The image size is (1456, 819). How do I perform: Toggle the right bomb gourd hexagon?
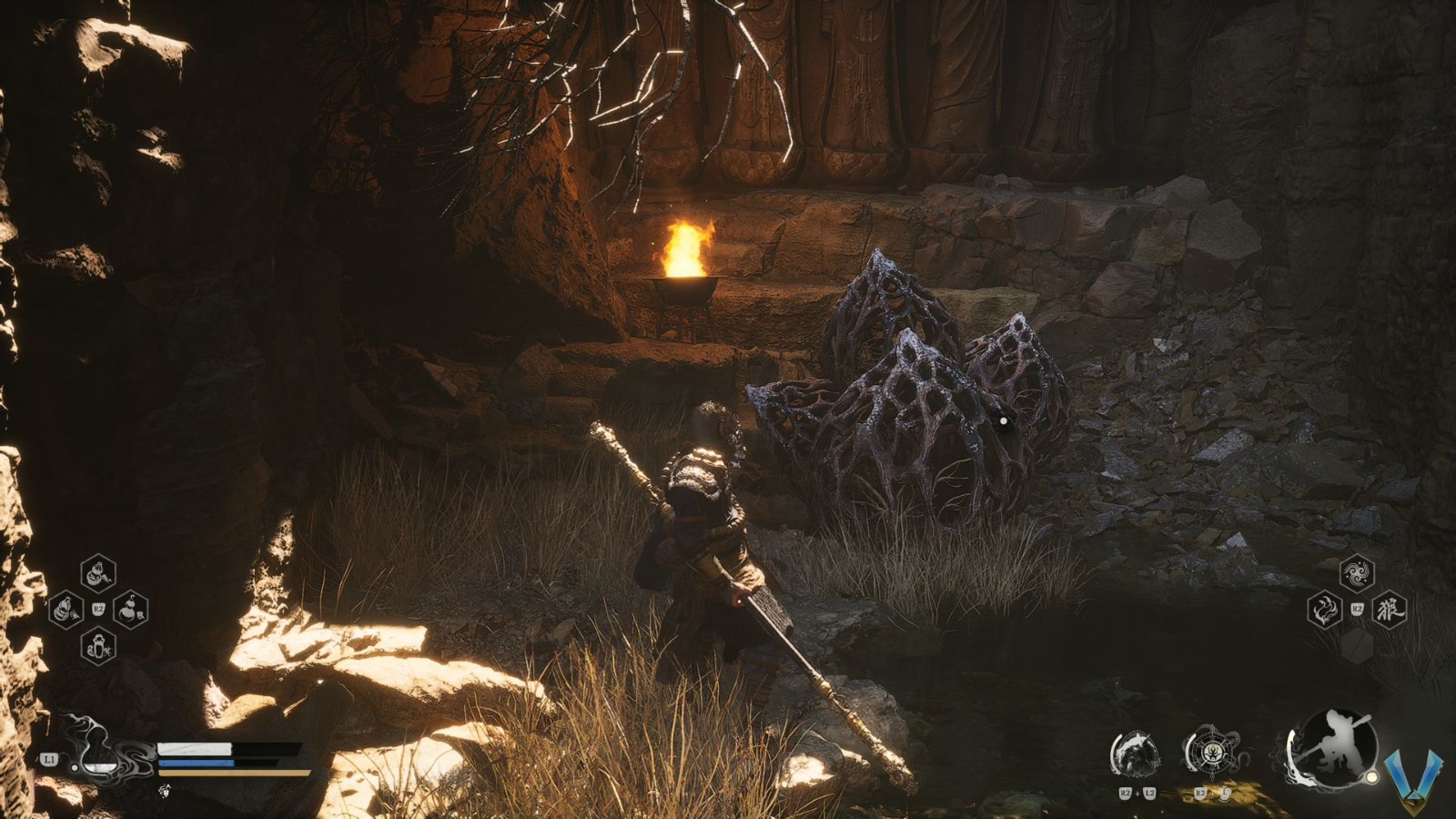tap(130, 611)
